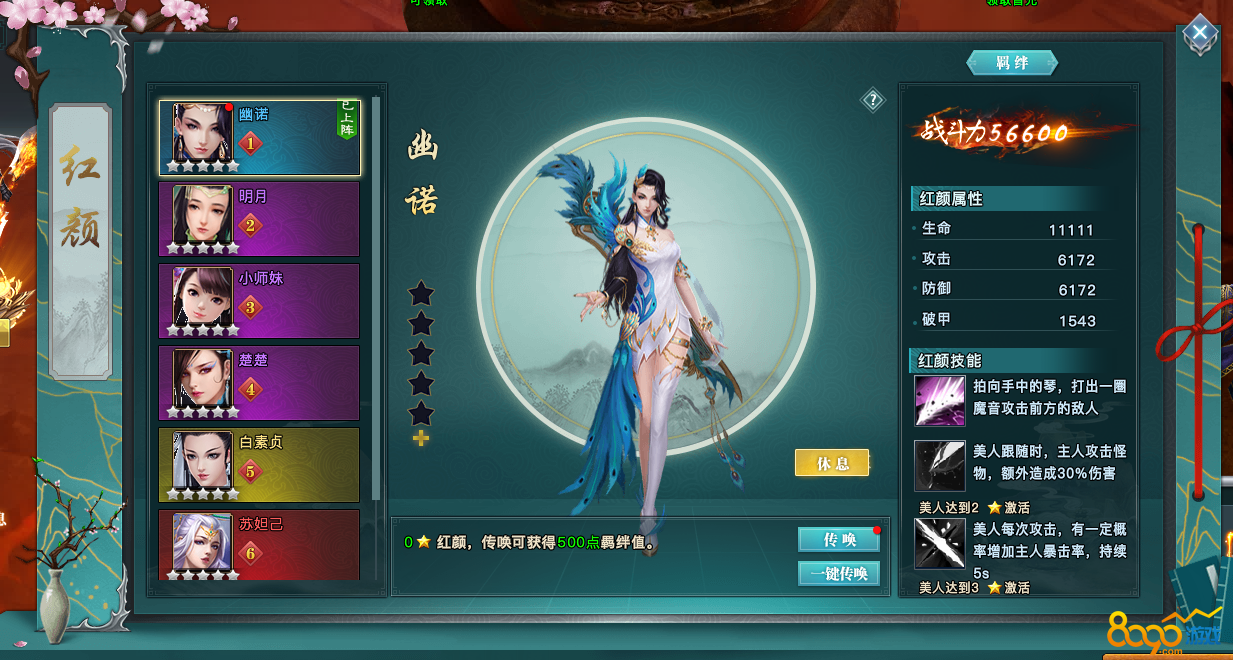Click the golden plus below the stars

(421, 439)
